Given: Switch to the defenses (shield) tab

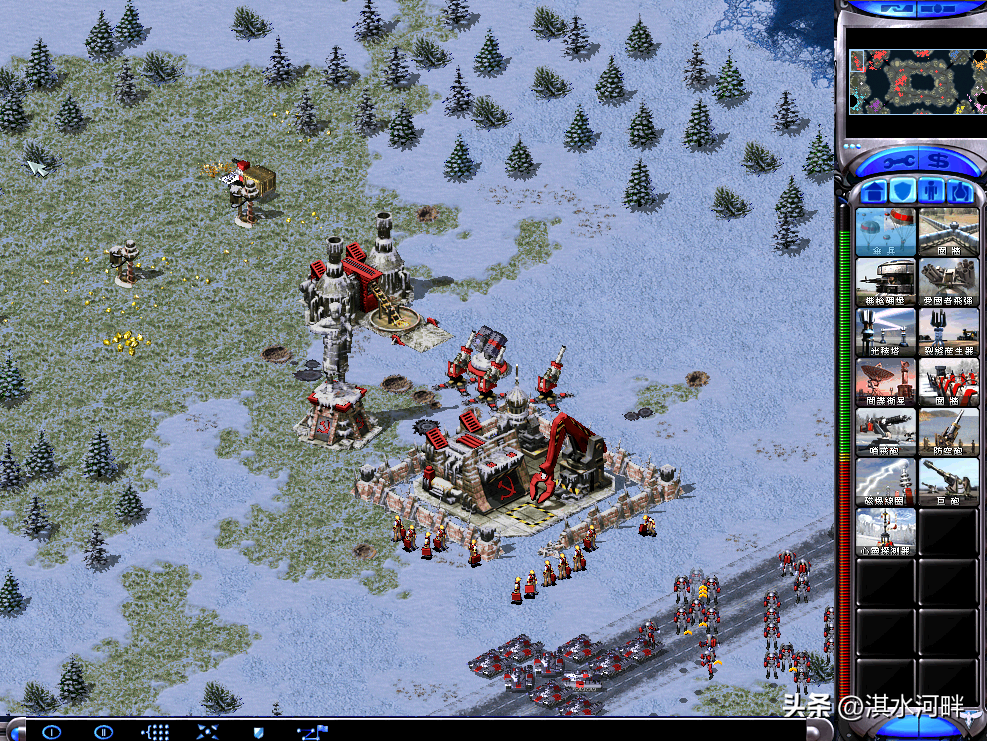Looking at the screenshot, I should coord(903,191).
